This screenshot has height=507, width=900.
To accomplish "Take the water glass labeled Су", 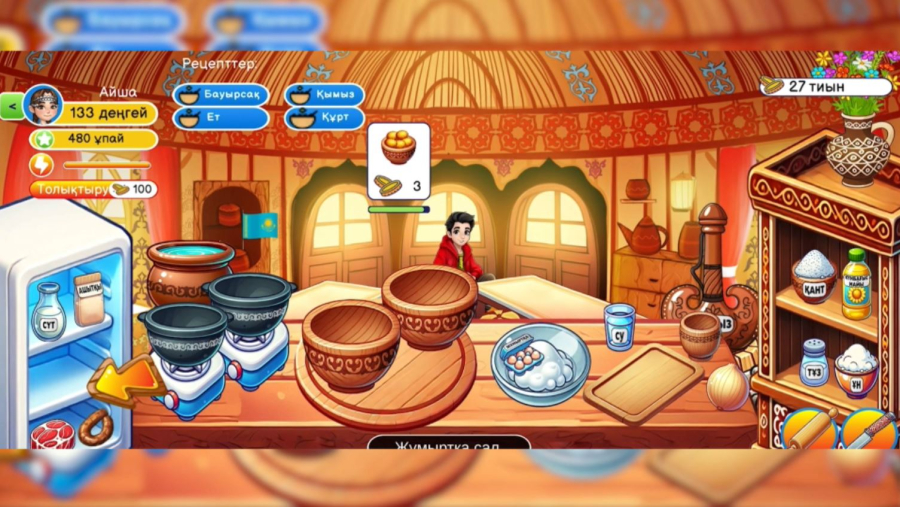I will click(x=619, y=326).
